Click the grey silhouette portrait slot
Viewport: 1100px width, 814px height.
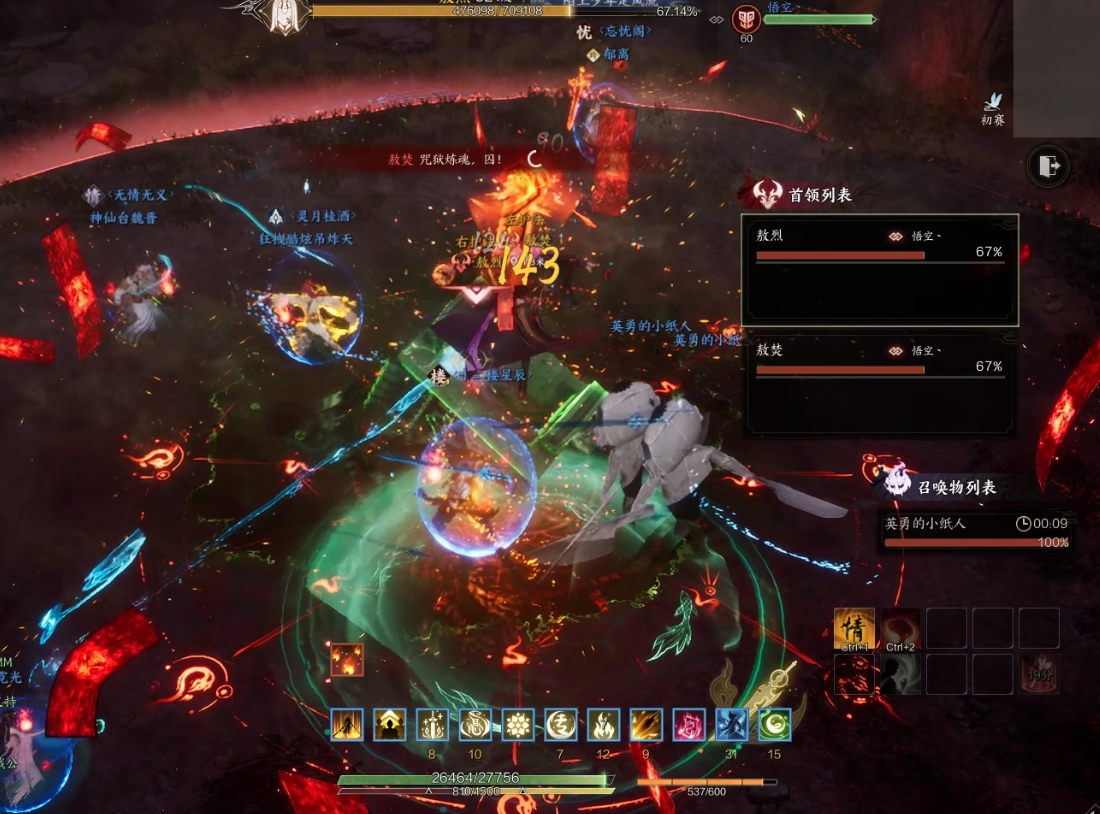tap(900, 674)
